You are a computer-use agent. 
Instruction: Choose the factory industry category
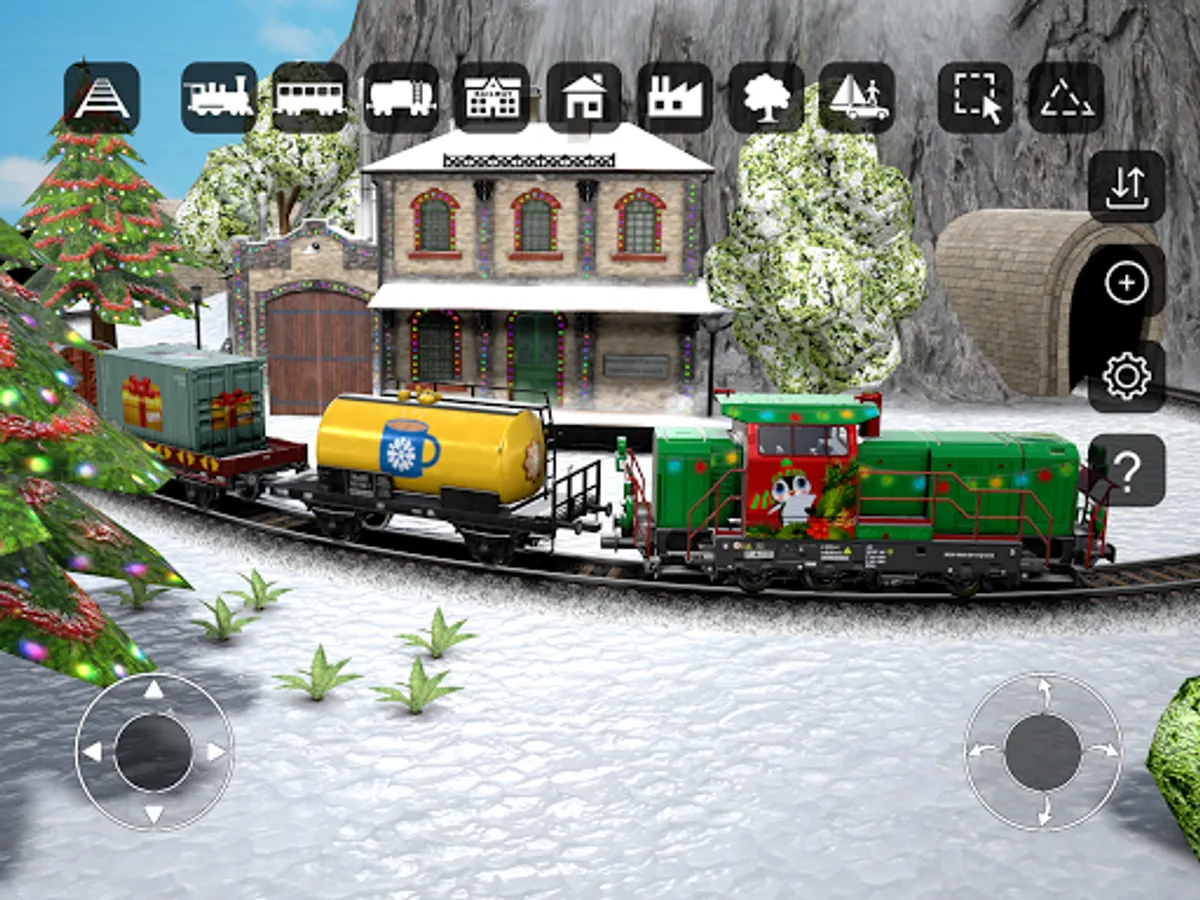click(675, 97)
